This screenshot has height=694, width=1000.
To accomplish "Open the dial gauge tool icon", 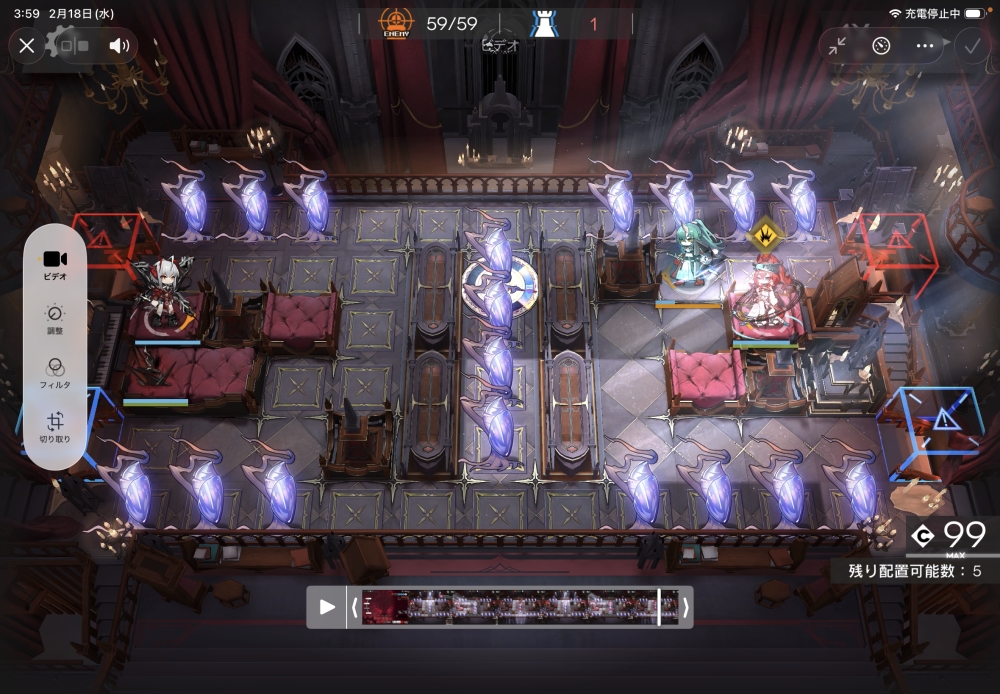I will coord(881,45).
